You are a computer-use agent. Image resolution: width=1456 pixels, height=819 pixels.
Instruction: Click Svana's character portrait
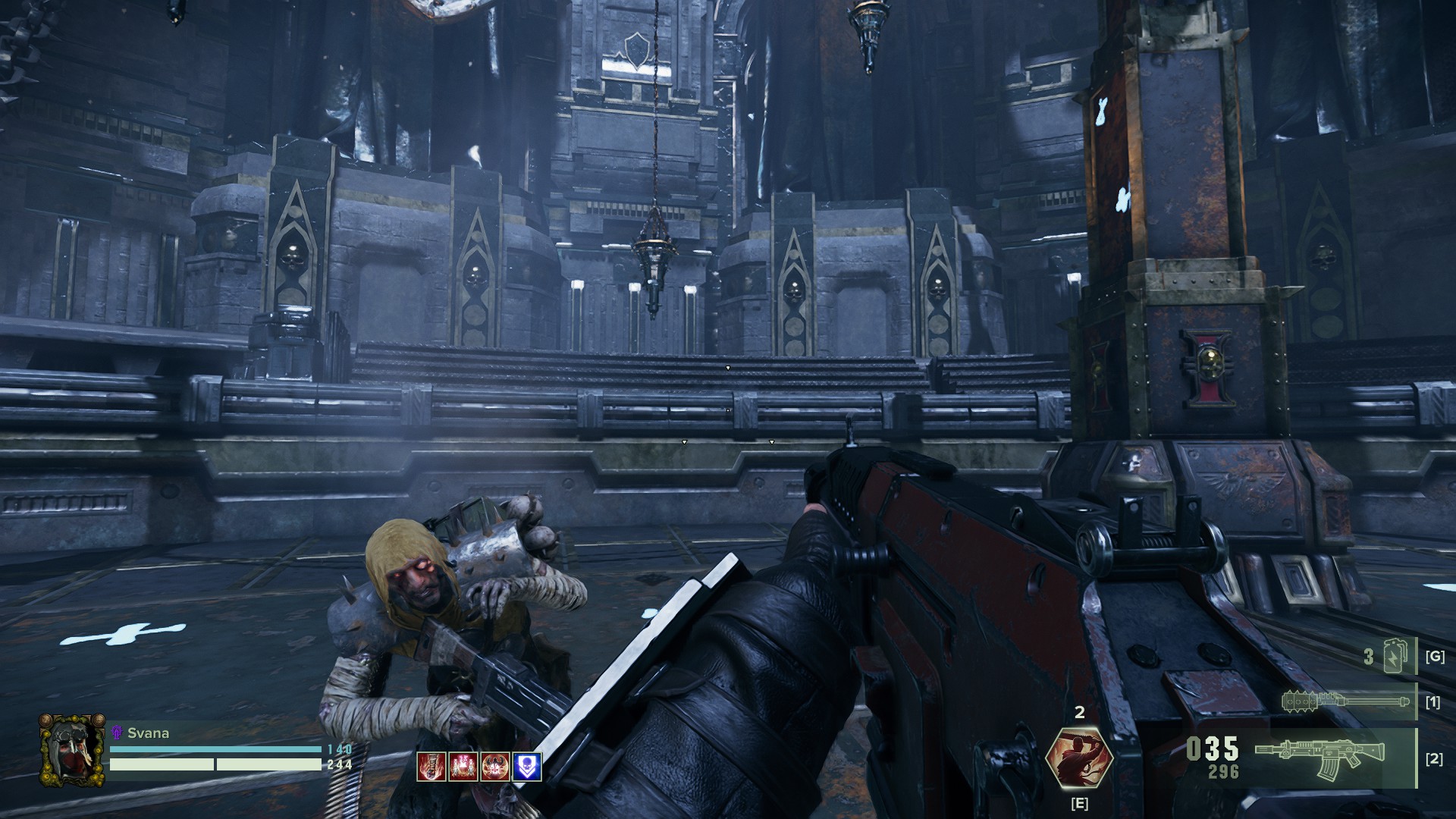tap(72, 749)
